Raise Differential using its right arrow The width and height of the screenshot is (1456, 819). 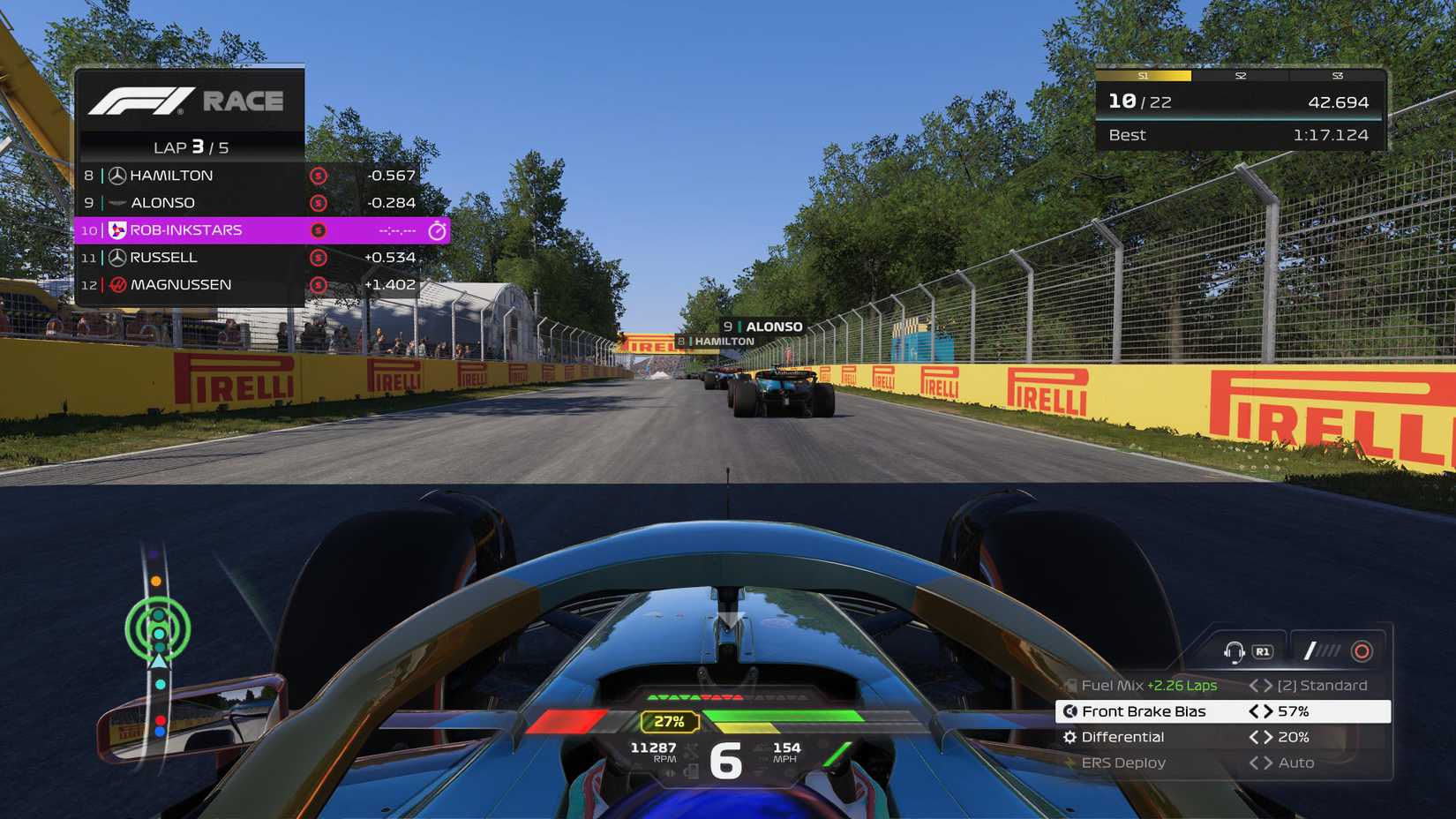(1269, 737)
